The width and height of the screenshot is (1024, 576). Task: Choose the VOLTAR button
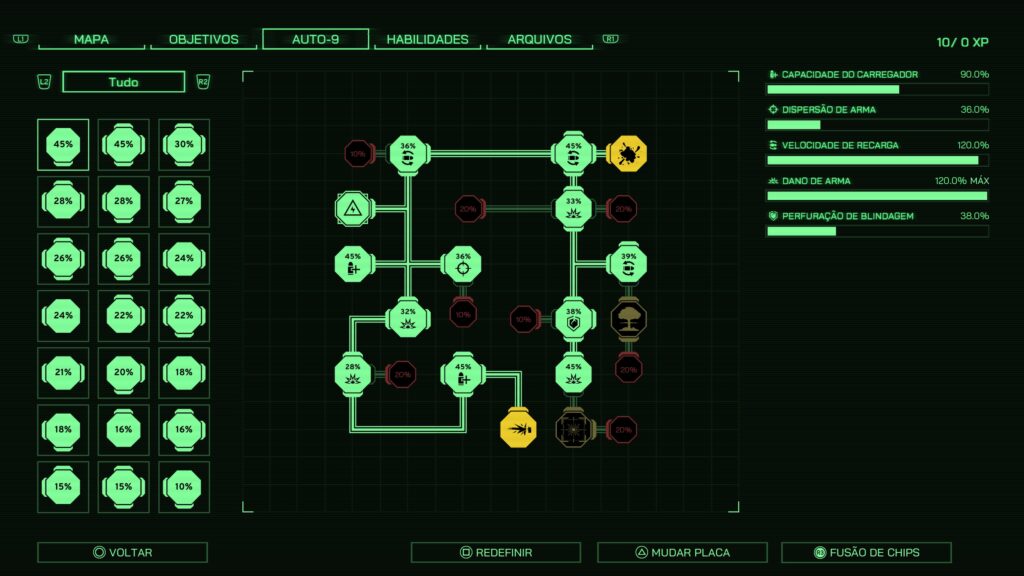pyautogui.click(x=122, y=552)
